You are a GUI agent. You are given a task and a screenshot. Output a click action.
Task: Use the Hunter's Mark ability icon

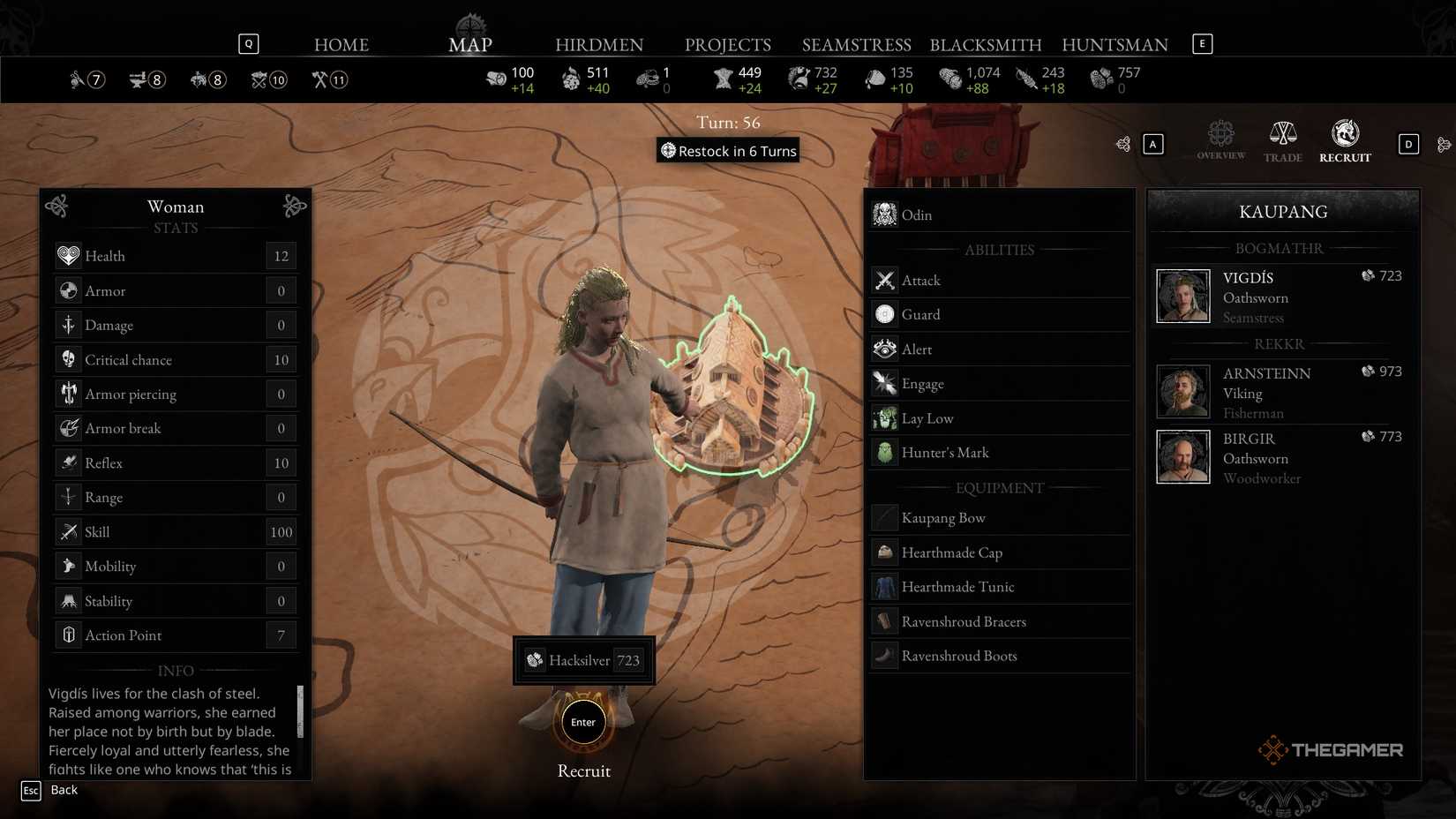885,452
